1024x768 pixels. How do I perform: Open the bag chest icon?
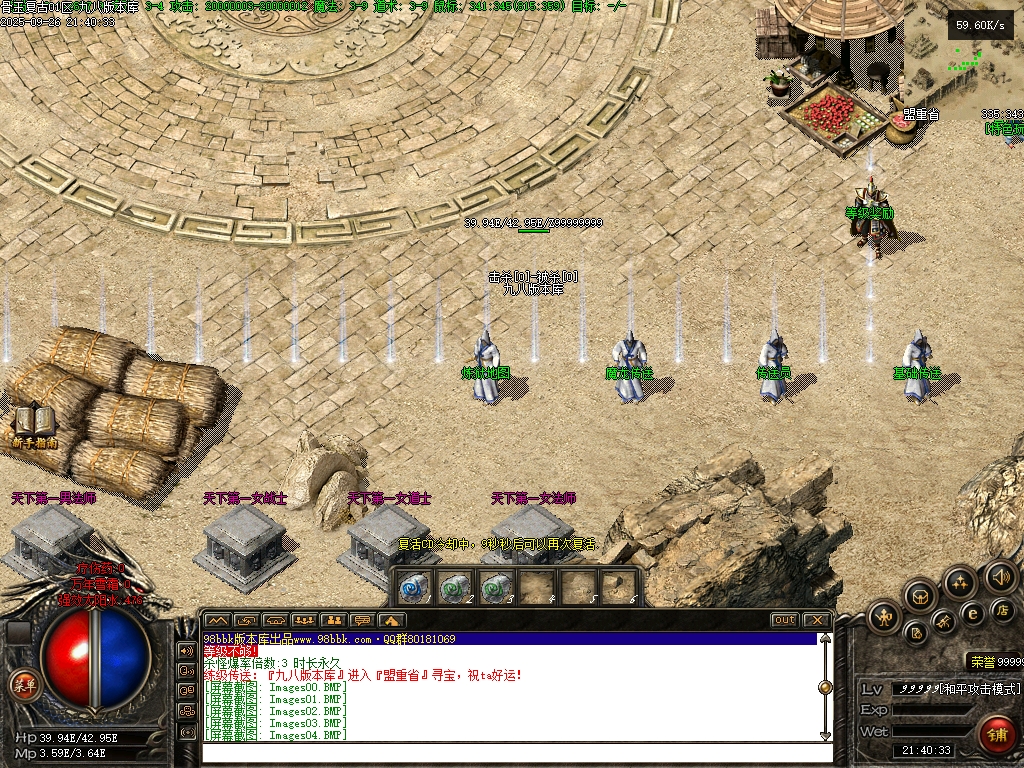[x=920, y=596]
